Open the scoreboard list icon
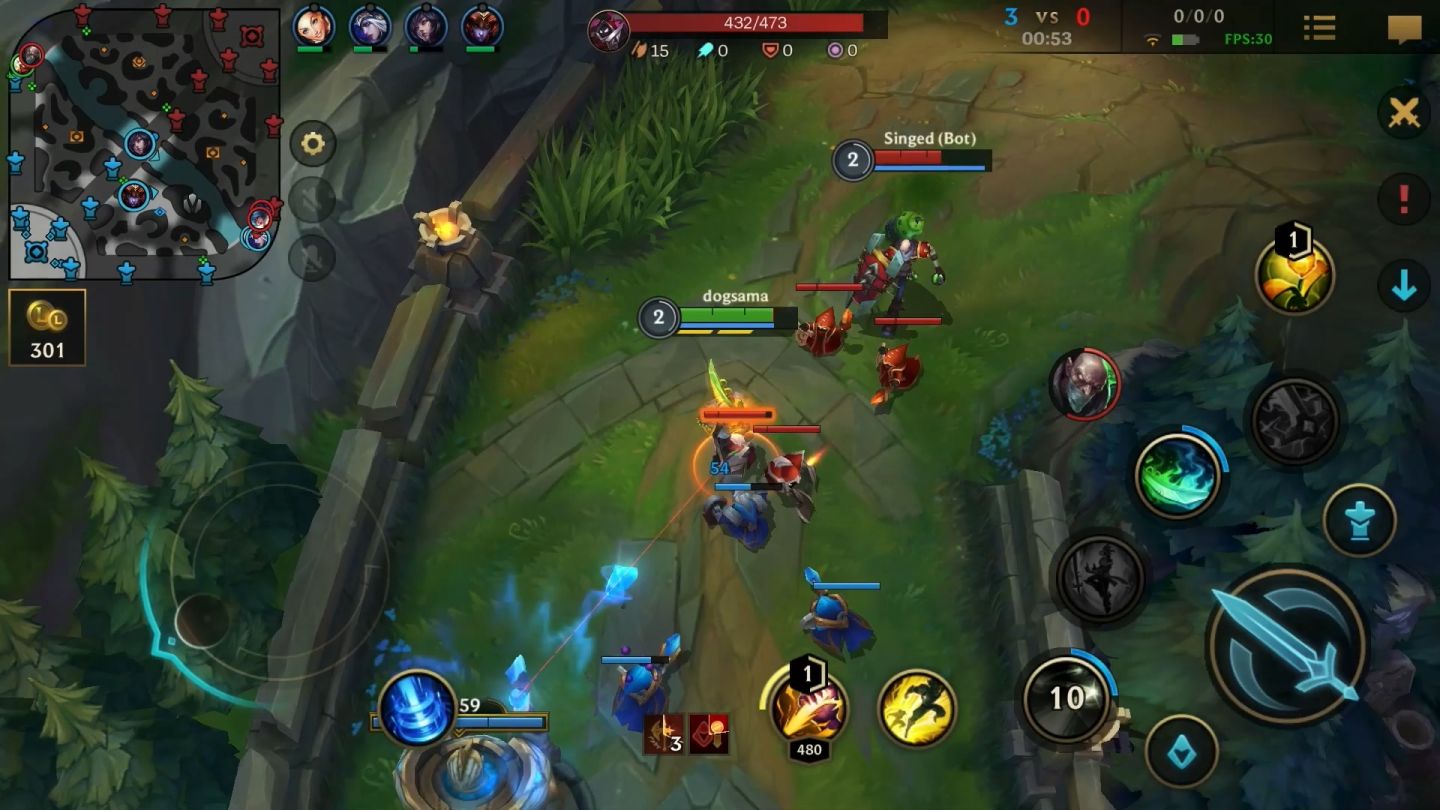The width and height of the screenshot is (1440, 810). (1319, 27)
